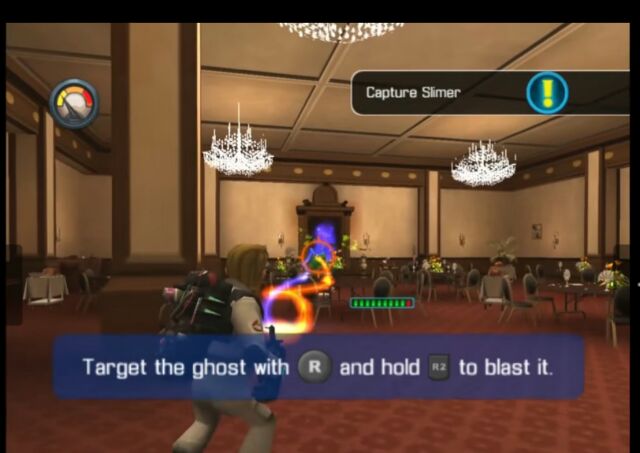Click the proton pack heat gauge
Viewport: 640px width, 453px height.
tap(75, 103)
